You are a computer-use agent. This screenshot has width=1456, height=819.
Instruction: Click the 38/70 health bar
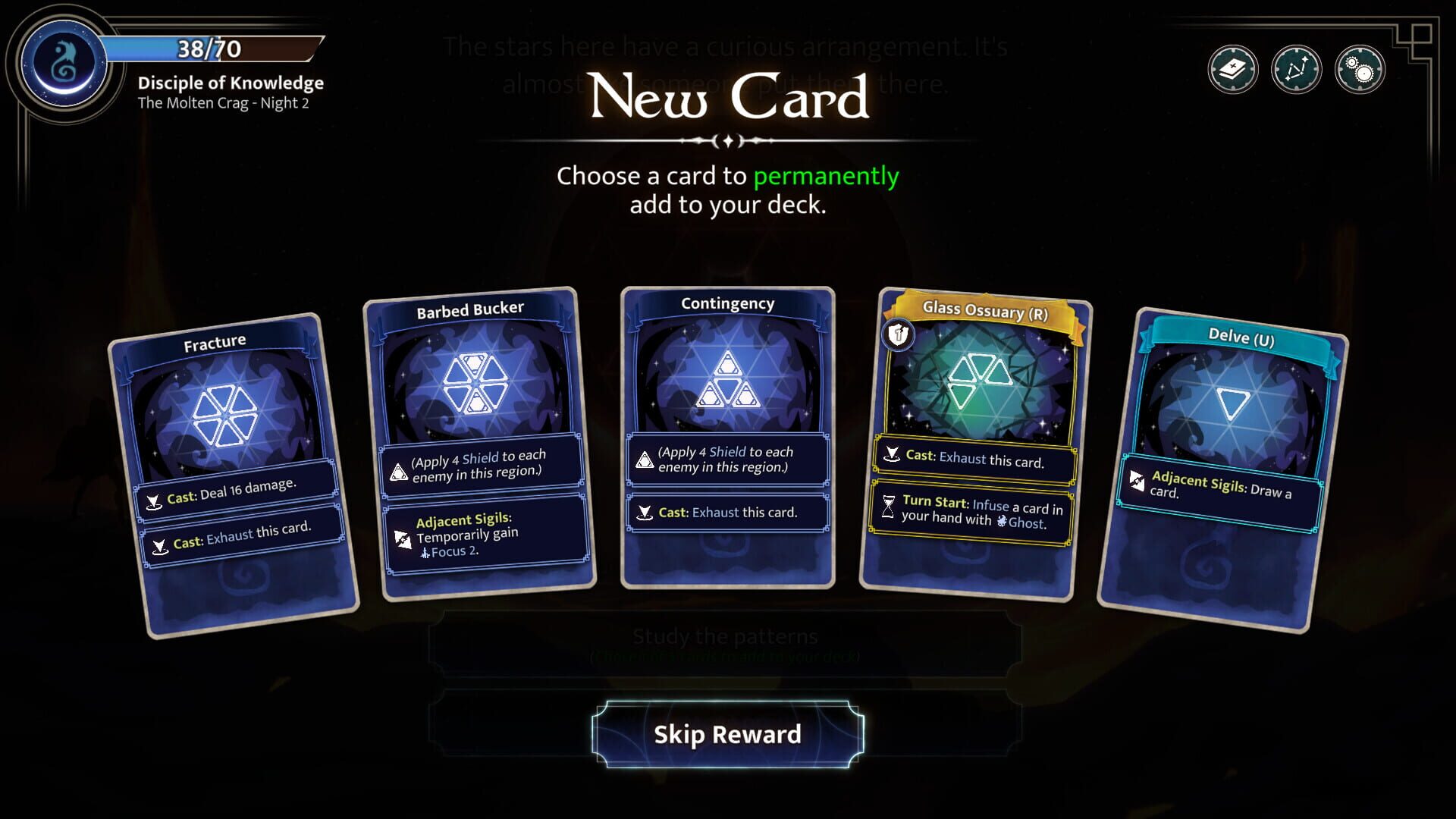pos(209,49)
